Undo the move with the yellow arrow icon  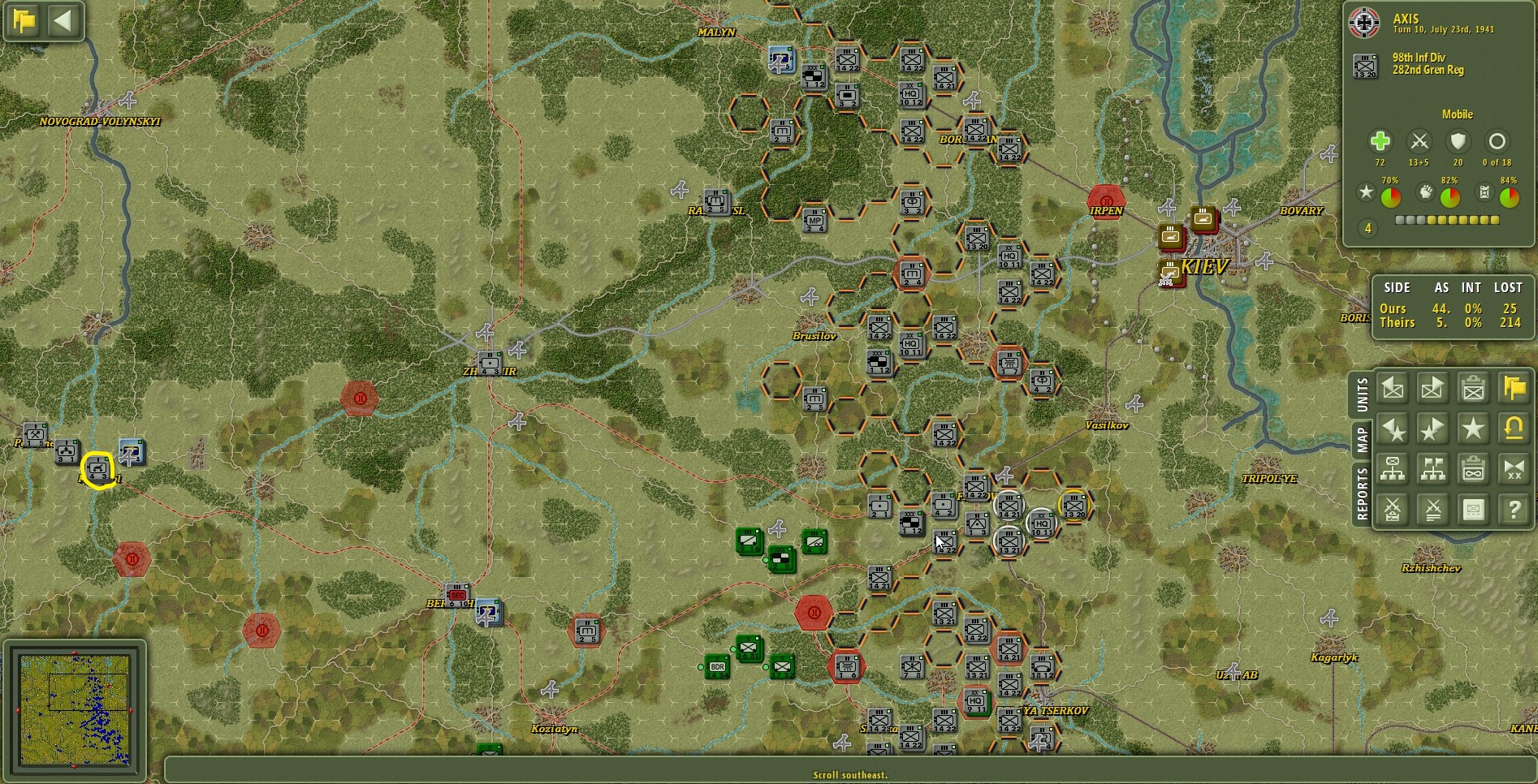pyautogui.click(x=1514, y=429)
